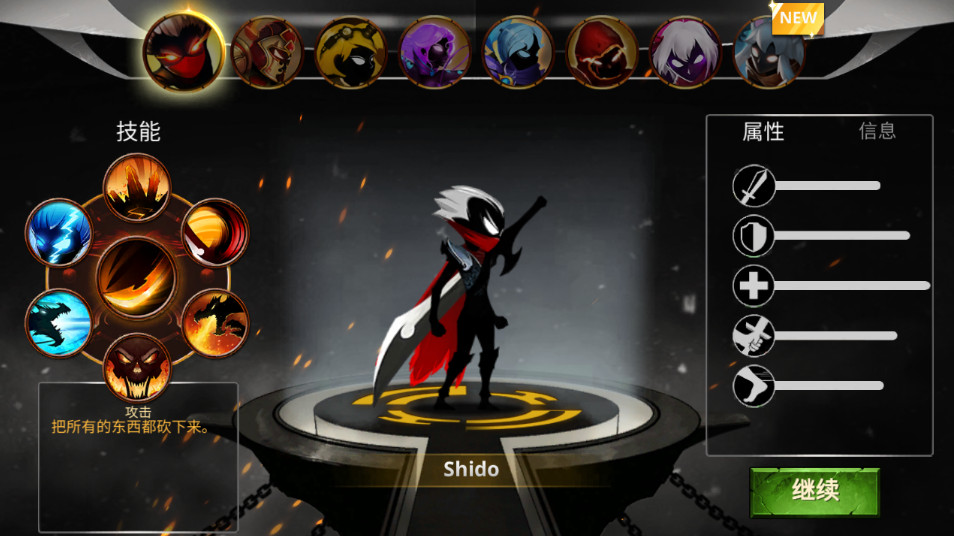Choose the blue-haired hero portrait
Image resolution: width=954 pixels, height=536 pixels.
click(x=519, y=51)
